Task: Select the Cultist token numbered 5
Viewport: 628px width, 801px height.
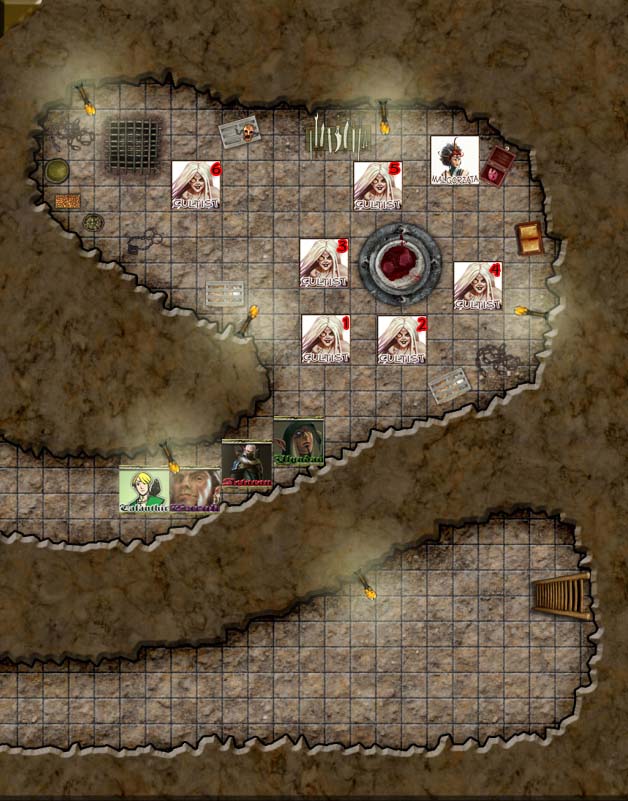Action: pyautogui.click(x=378, y=185)
